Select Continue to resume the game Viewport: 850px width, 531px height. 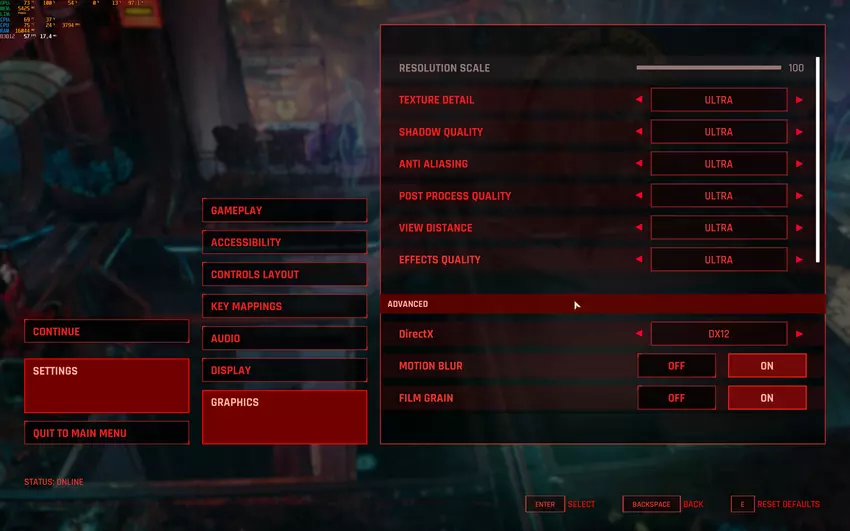(x=106, y=332)
